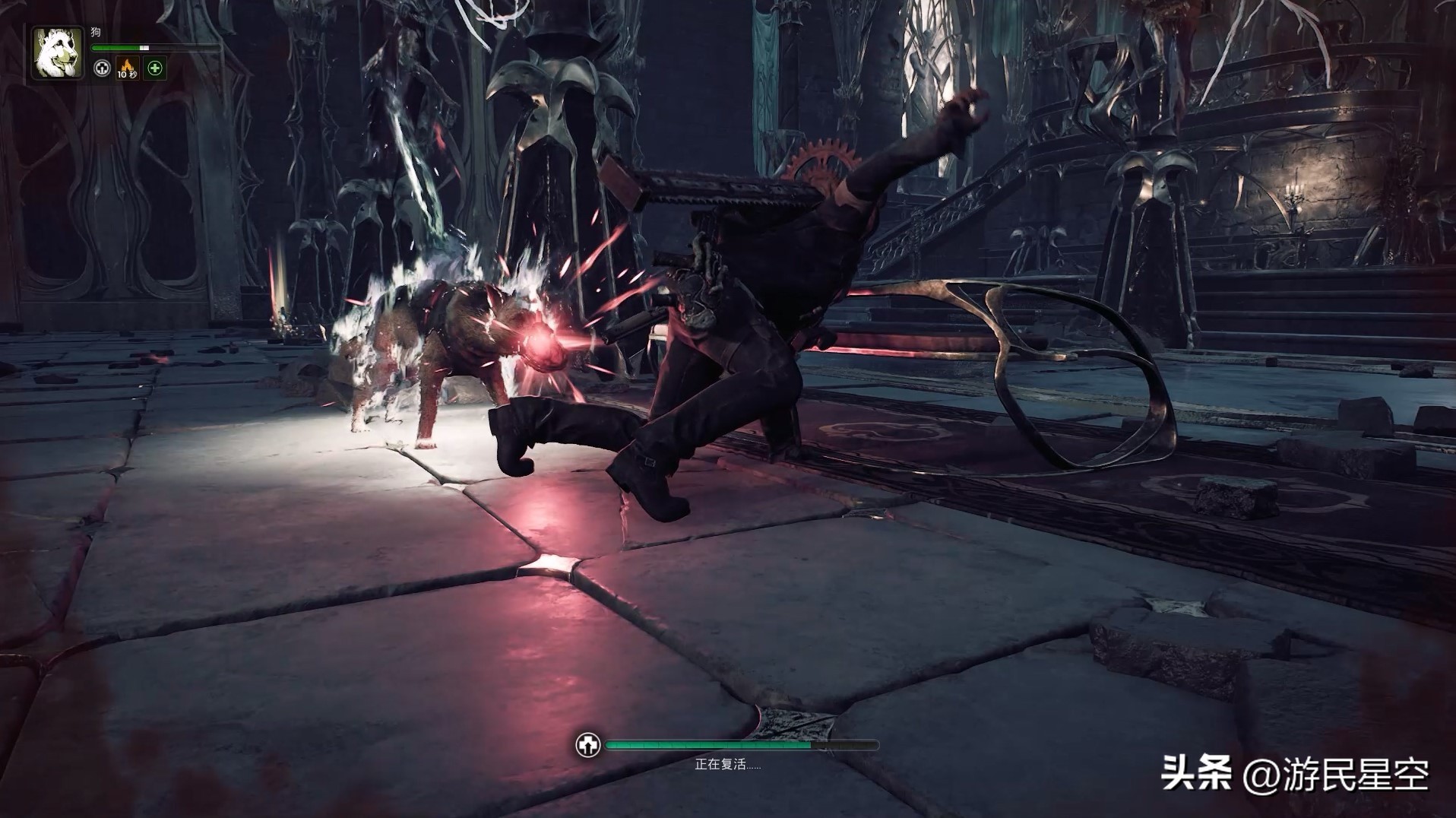Select the dog companion portrait

tap(57, 52)
